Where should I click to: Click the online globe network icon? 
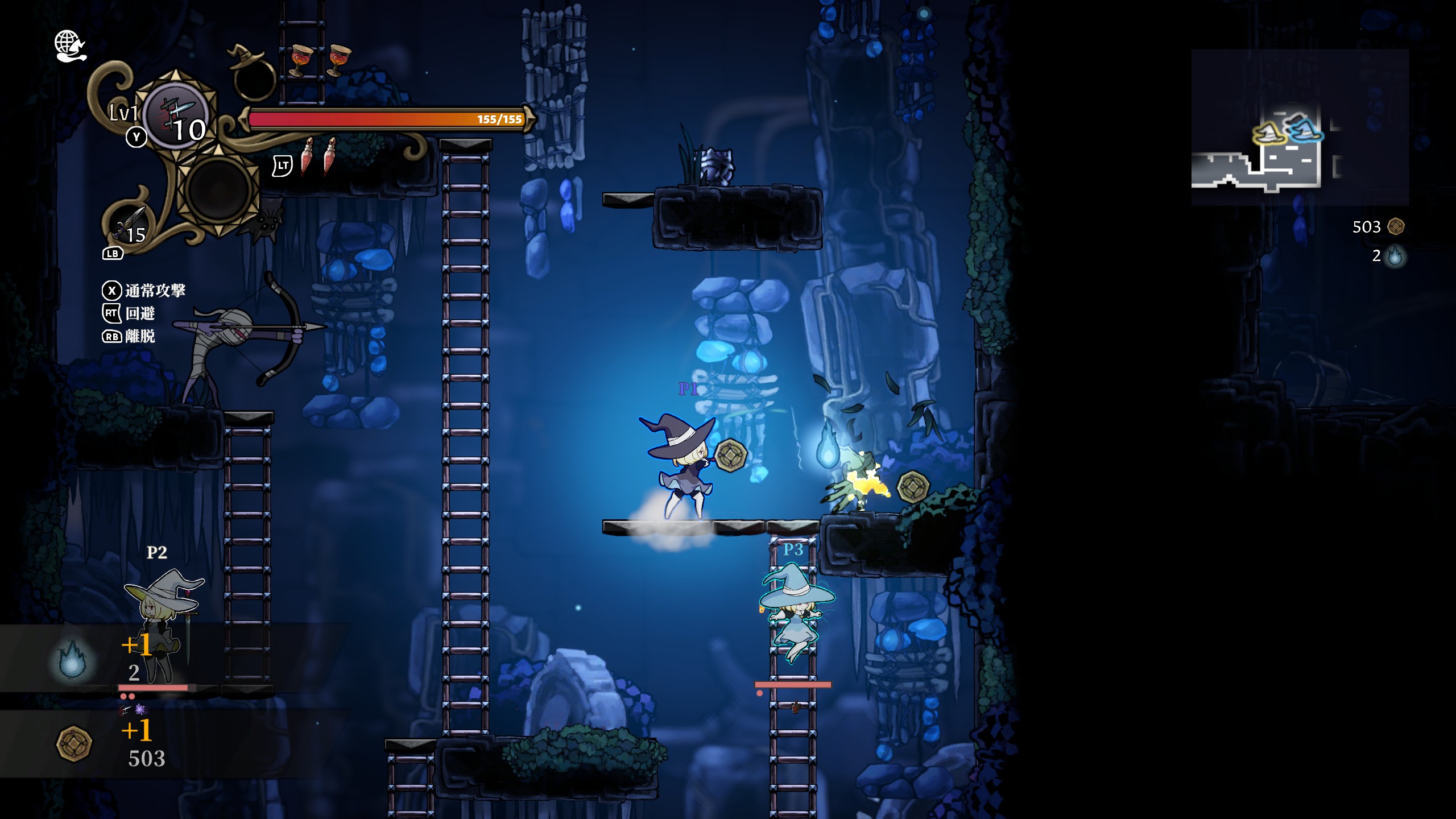[69, 45]
